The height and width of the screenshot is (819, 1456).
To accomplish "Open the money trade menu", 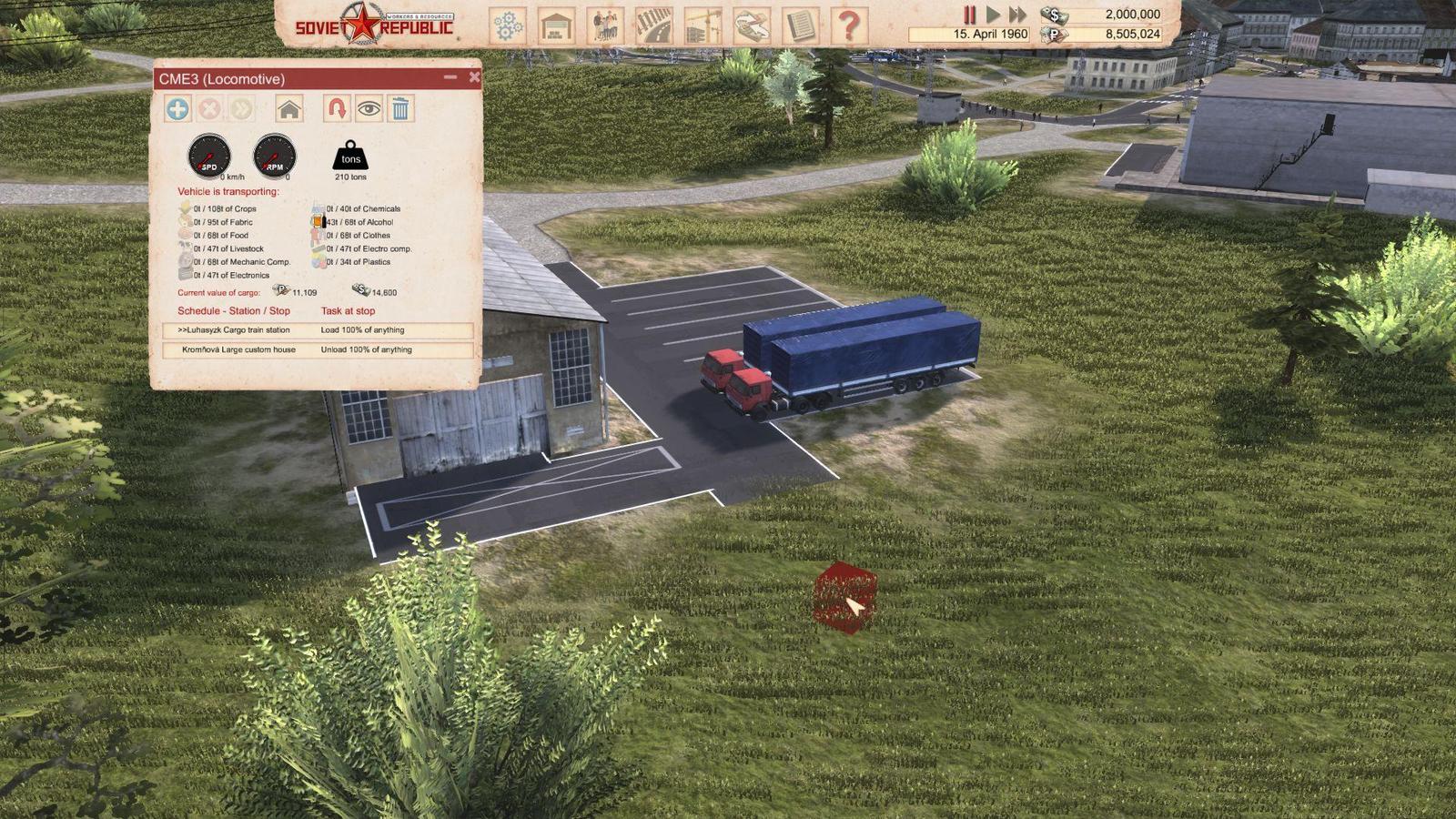I will tap(751, 25).
